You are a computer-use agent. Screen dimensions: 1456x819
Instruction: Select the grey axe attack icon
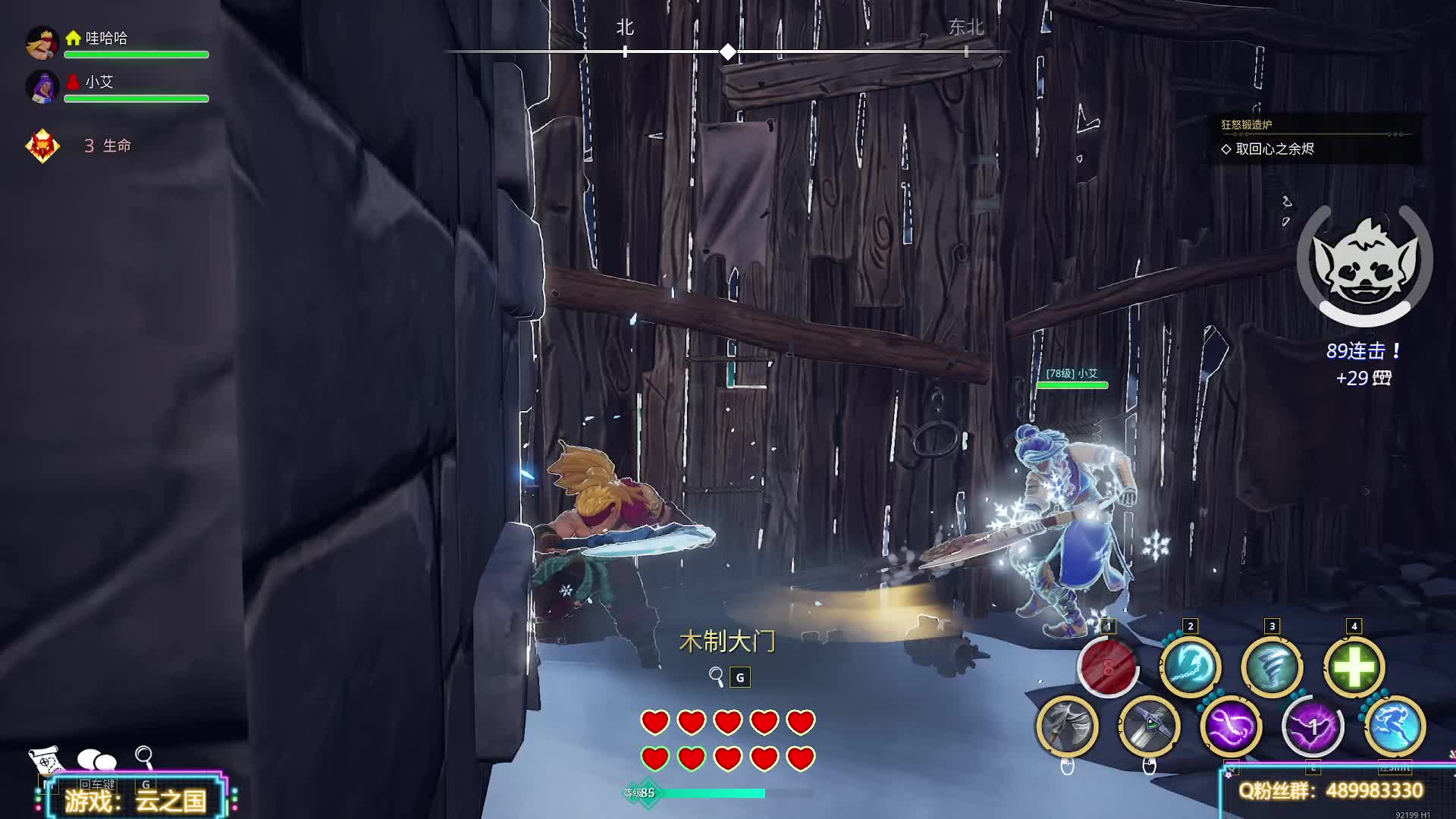click(1067, 726)
